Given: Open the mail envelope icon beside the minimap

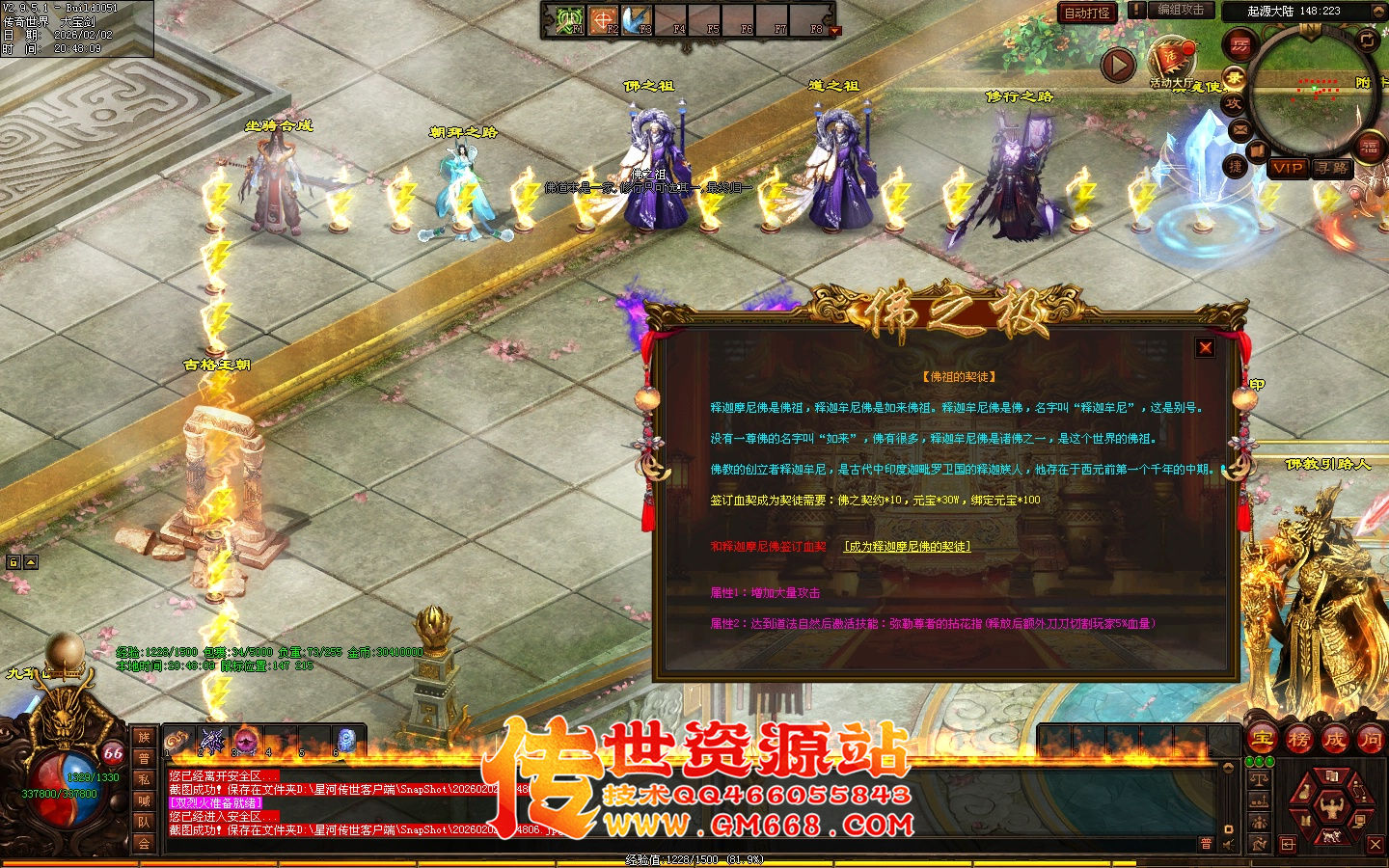Looking at the screenshot, I should 1239,128.
